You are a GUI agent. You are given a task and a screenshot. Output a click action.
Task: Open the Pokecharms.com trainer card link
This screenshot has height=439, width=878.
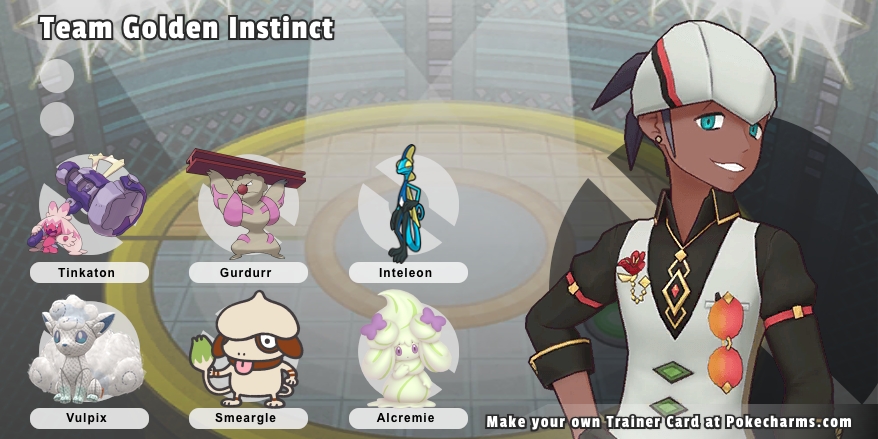[x=668, y=422]
